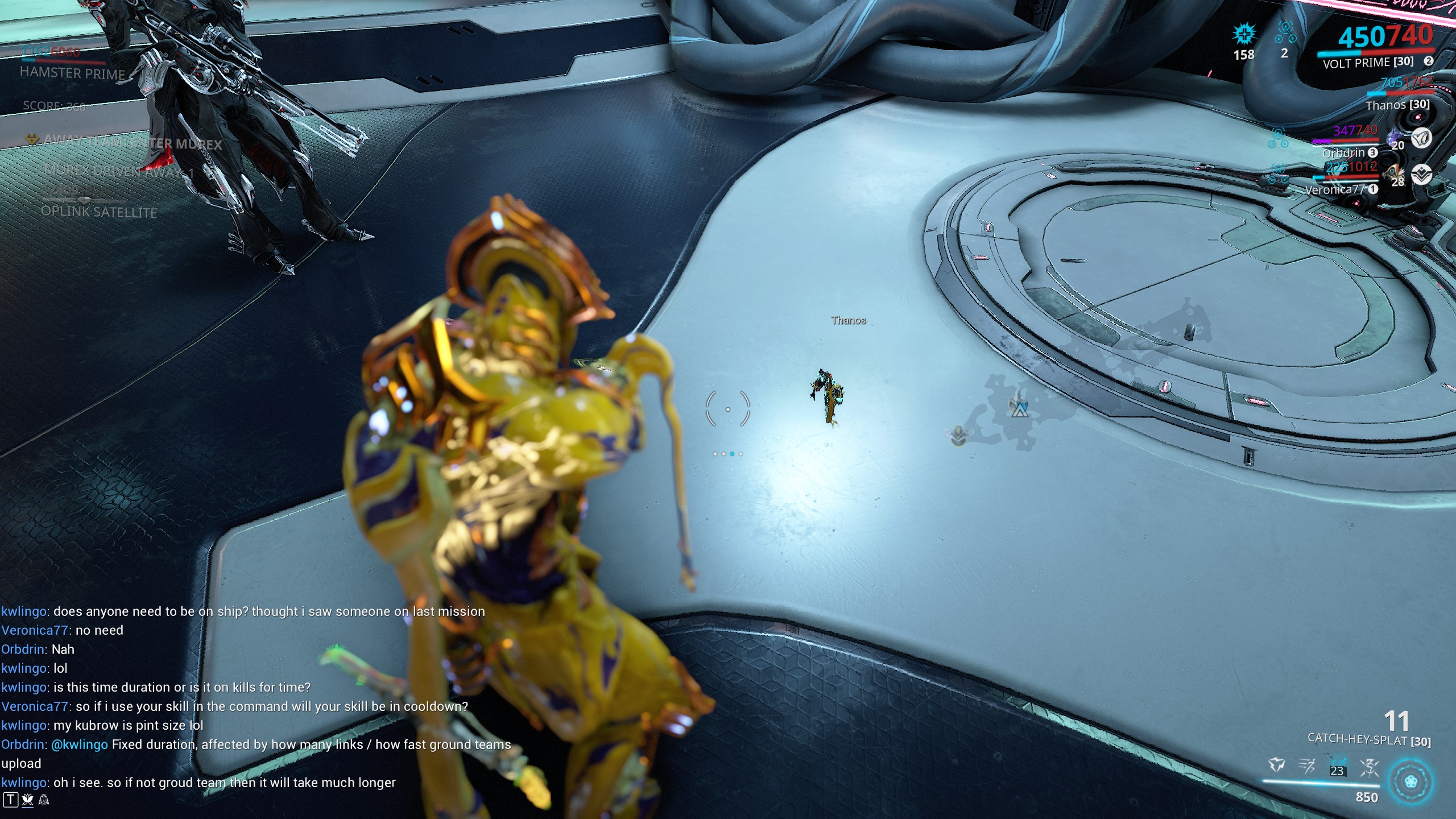Select the alert bell chat channel icon

[x=44, y=800]
